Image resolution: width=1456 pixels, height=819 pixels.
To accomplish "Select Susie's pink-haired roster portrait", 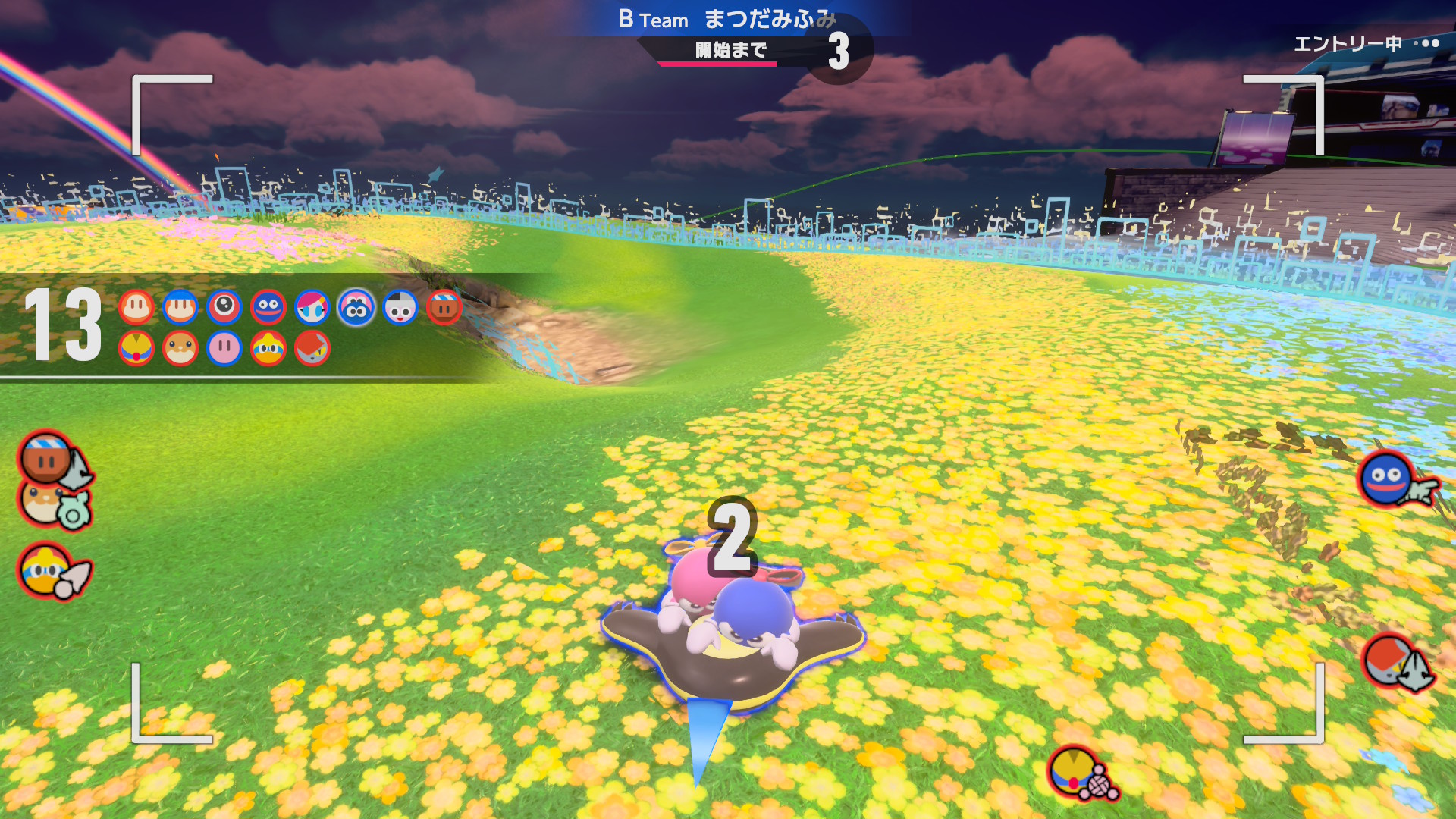I will pos(312,307).
